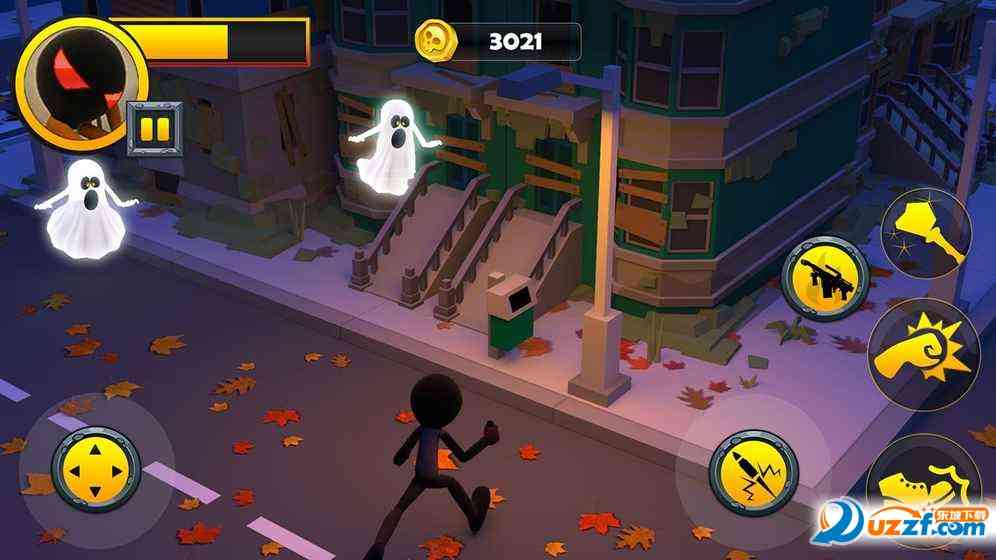Tap the gold skull coin icon

coord(437,41)
